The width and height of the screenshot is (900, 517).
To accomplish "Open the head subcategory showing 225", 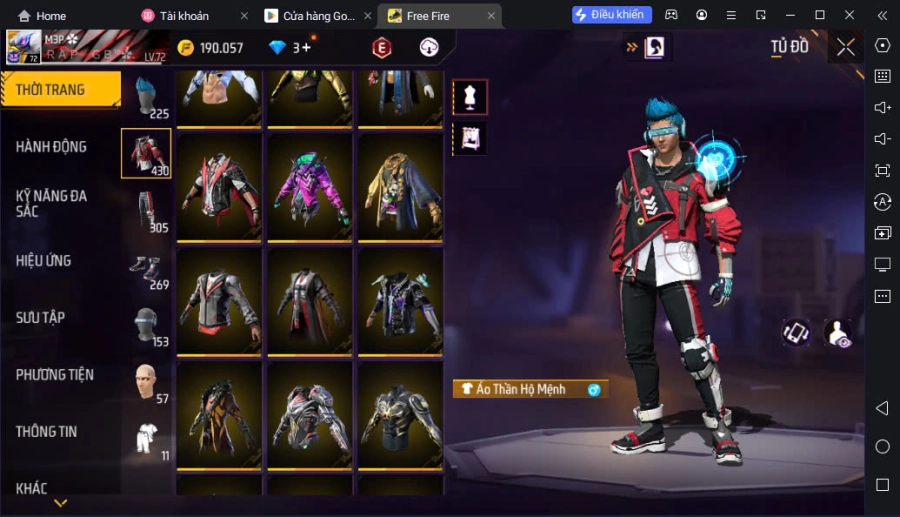I will coord(146,97).
